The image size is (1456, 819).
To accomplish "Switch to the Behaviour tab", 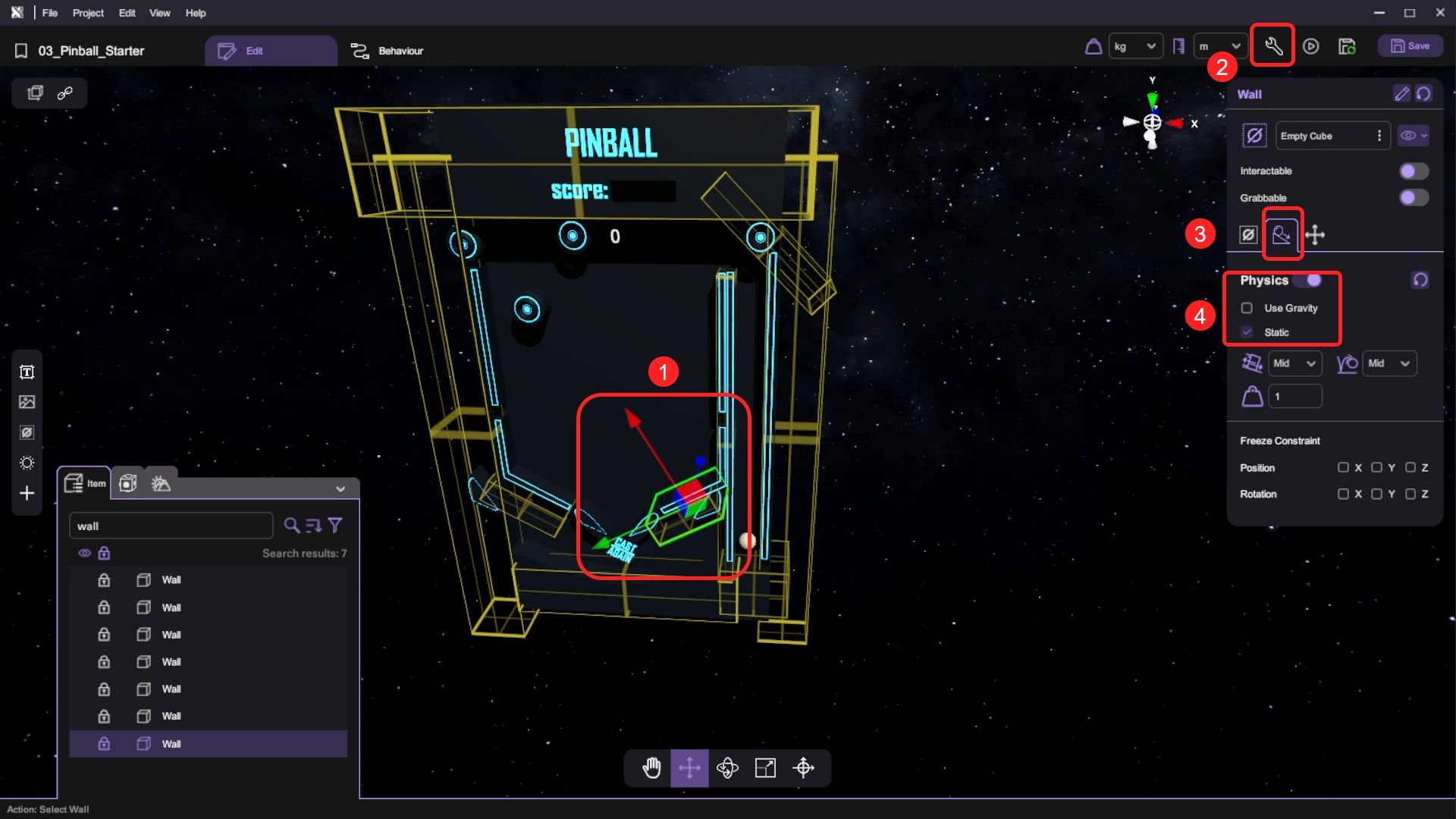I will coord(388,51).
